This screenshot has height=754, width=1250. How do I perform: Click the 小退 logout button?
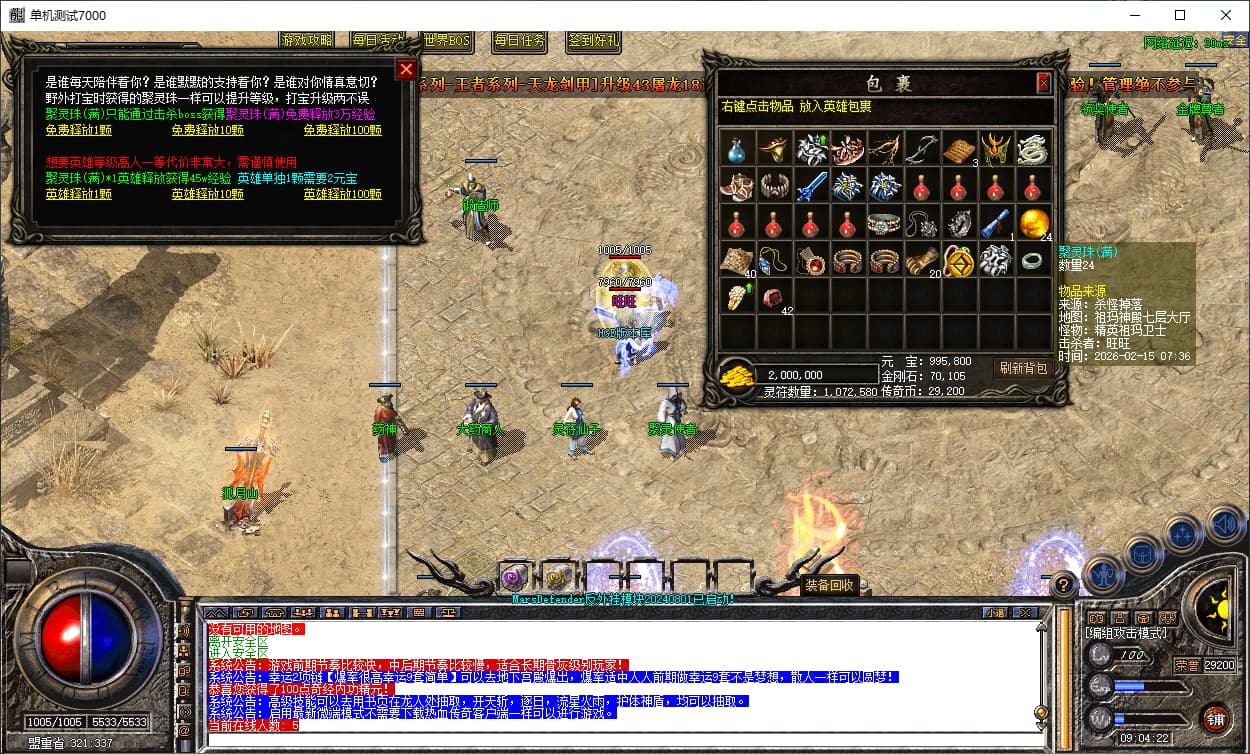[994, 612]
